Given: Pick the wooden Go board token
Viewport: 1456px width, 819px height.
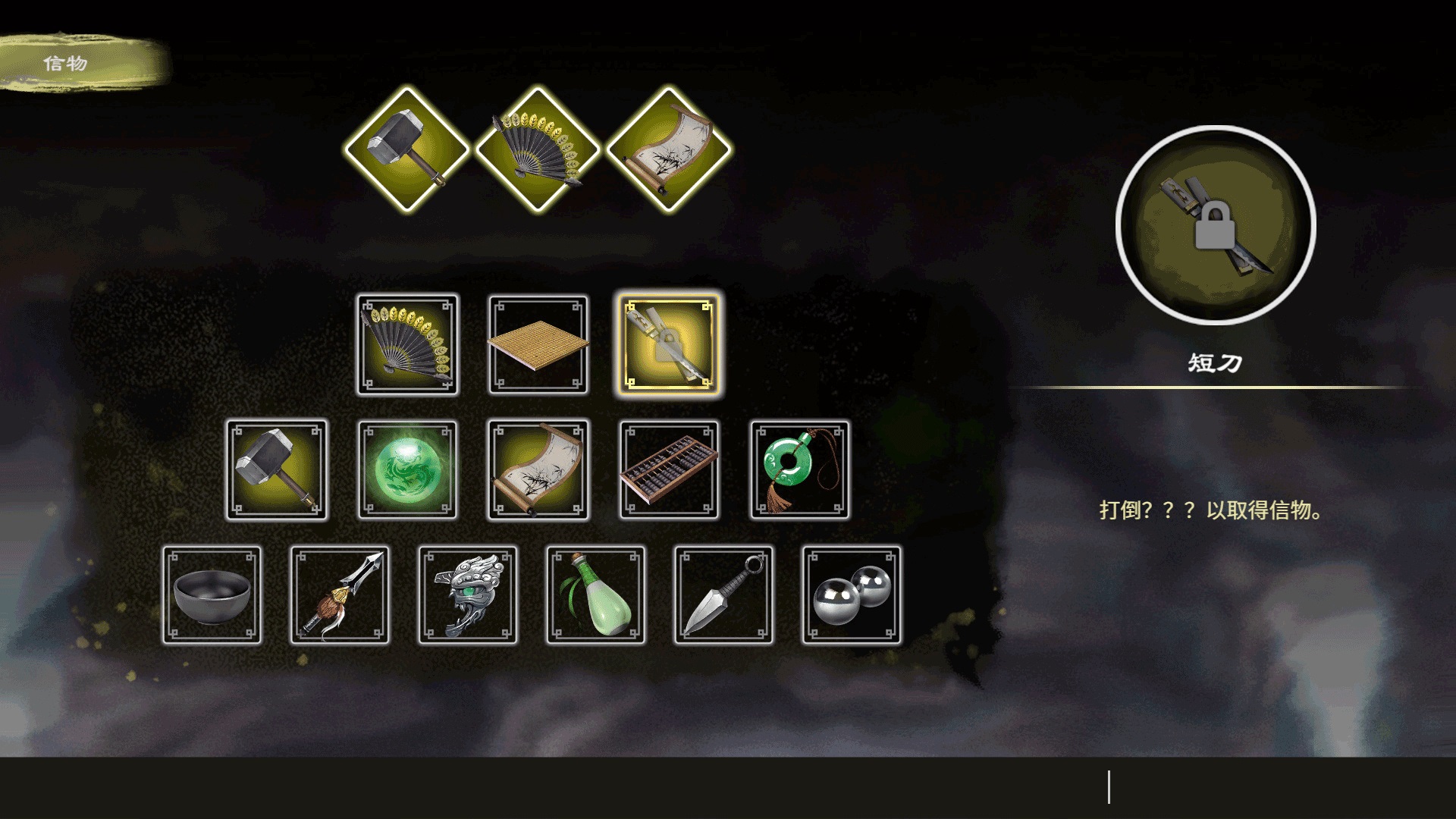Looking at the screenshot, I should [x=538, y=345].
